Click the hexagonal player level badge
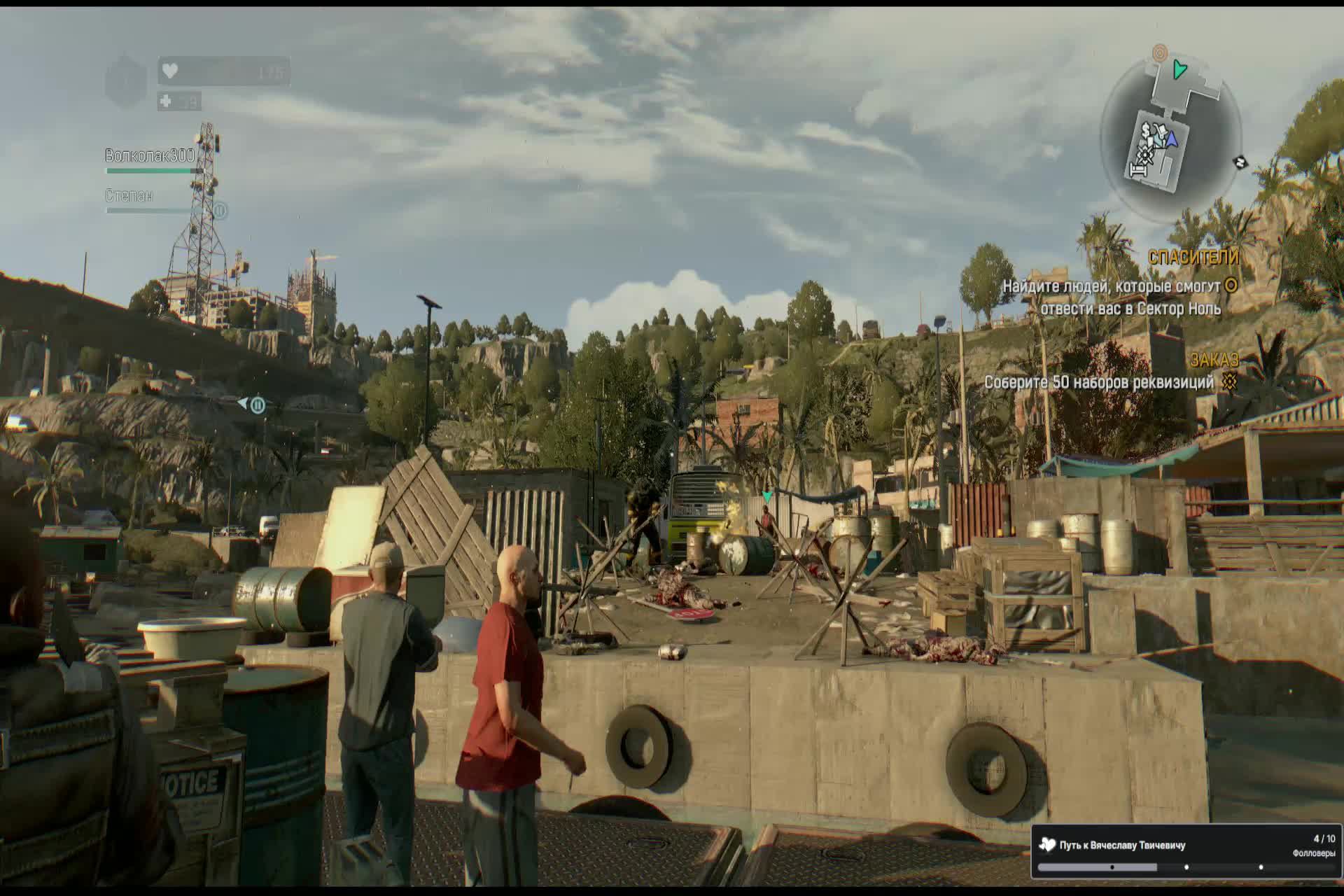 (126, 81)
